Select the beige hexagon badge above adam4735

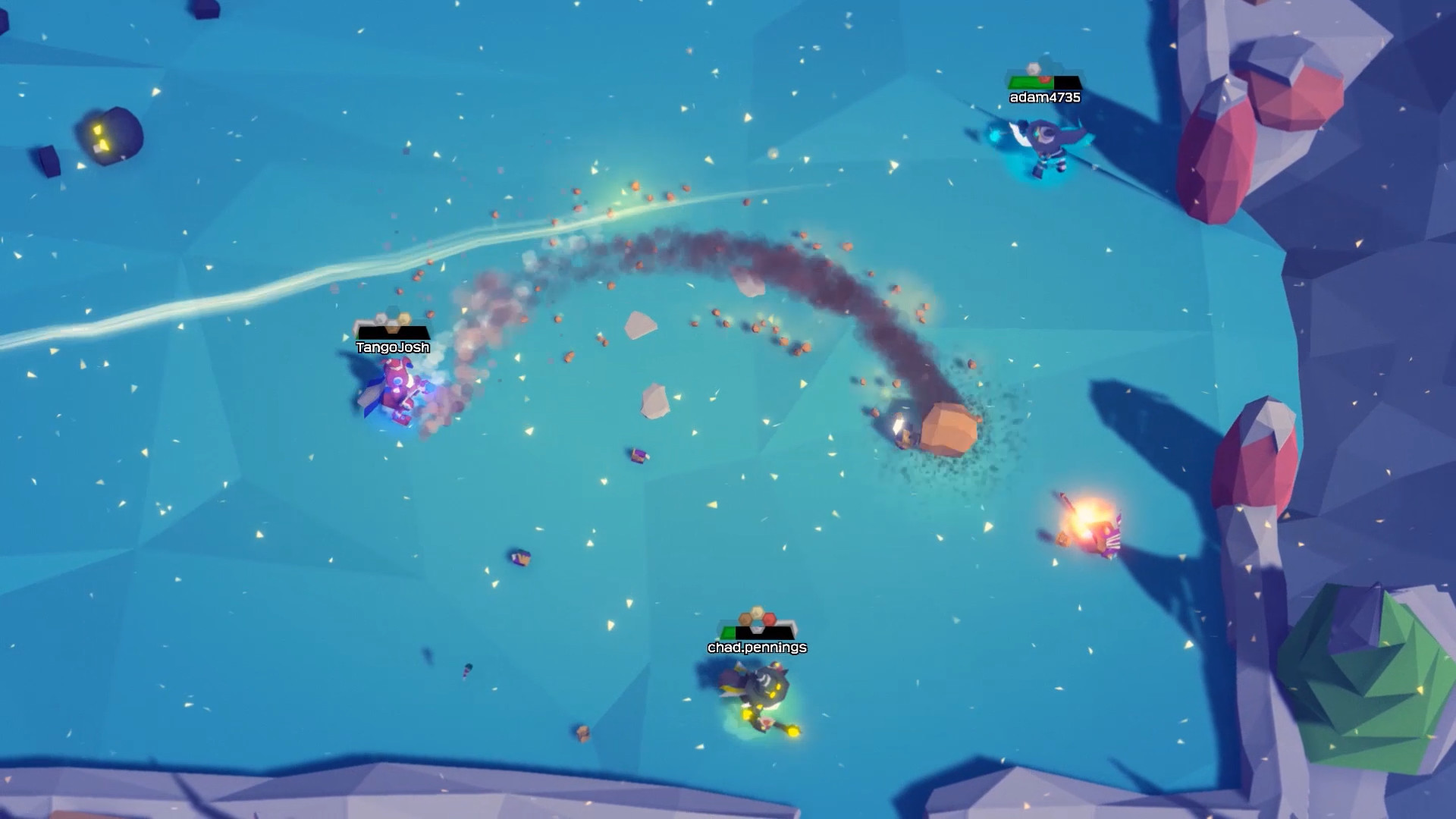(x=1033, y=68)
